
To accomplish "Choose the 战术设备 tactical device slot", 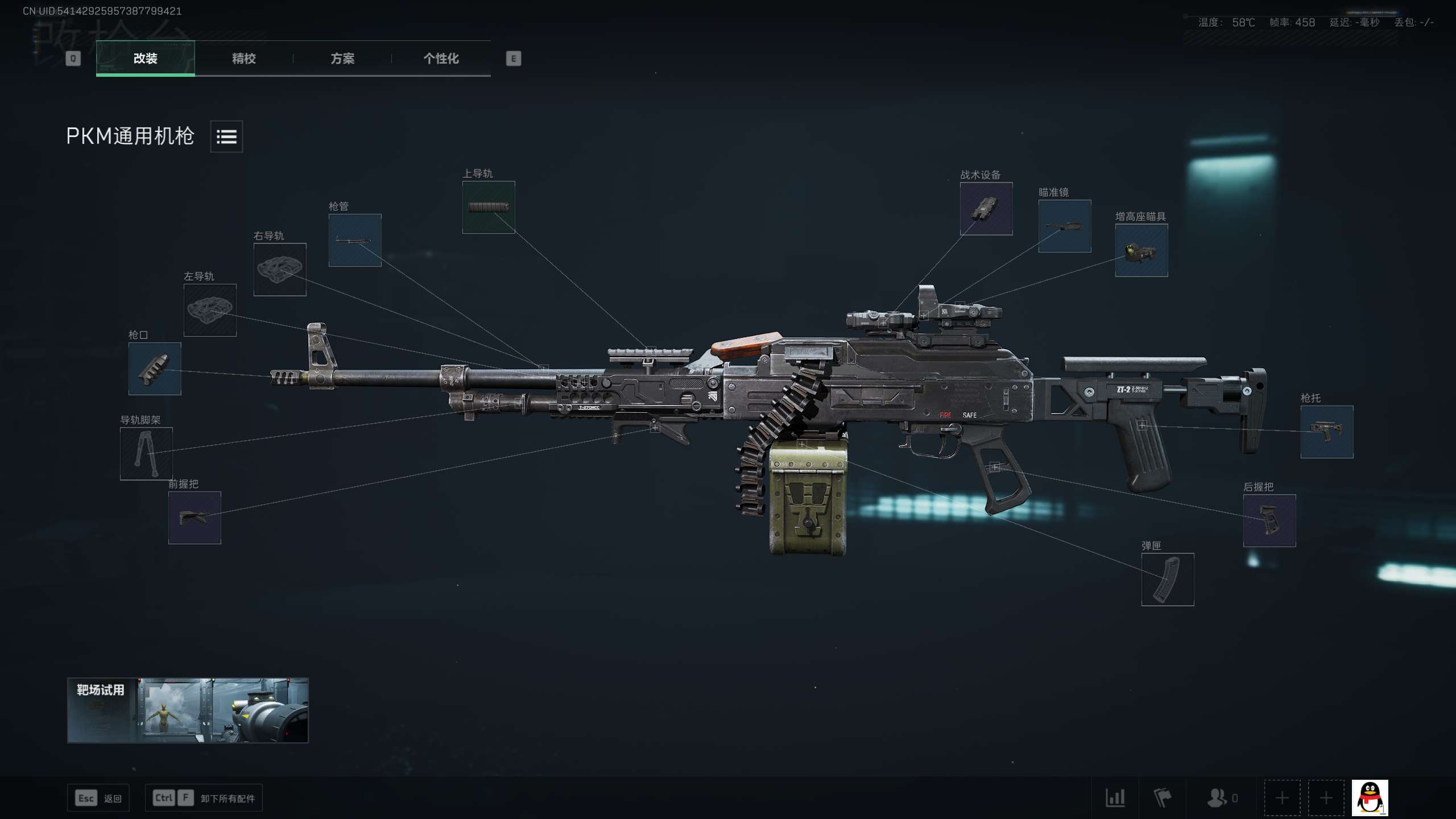I will 986,209.
